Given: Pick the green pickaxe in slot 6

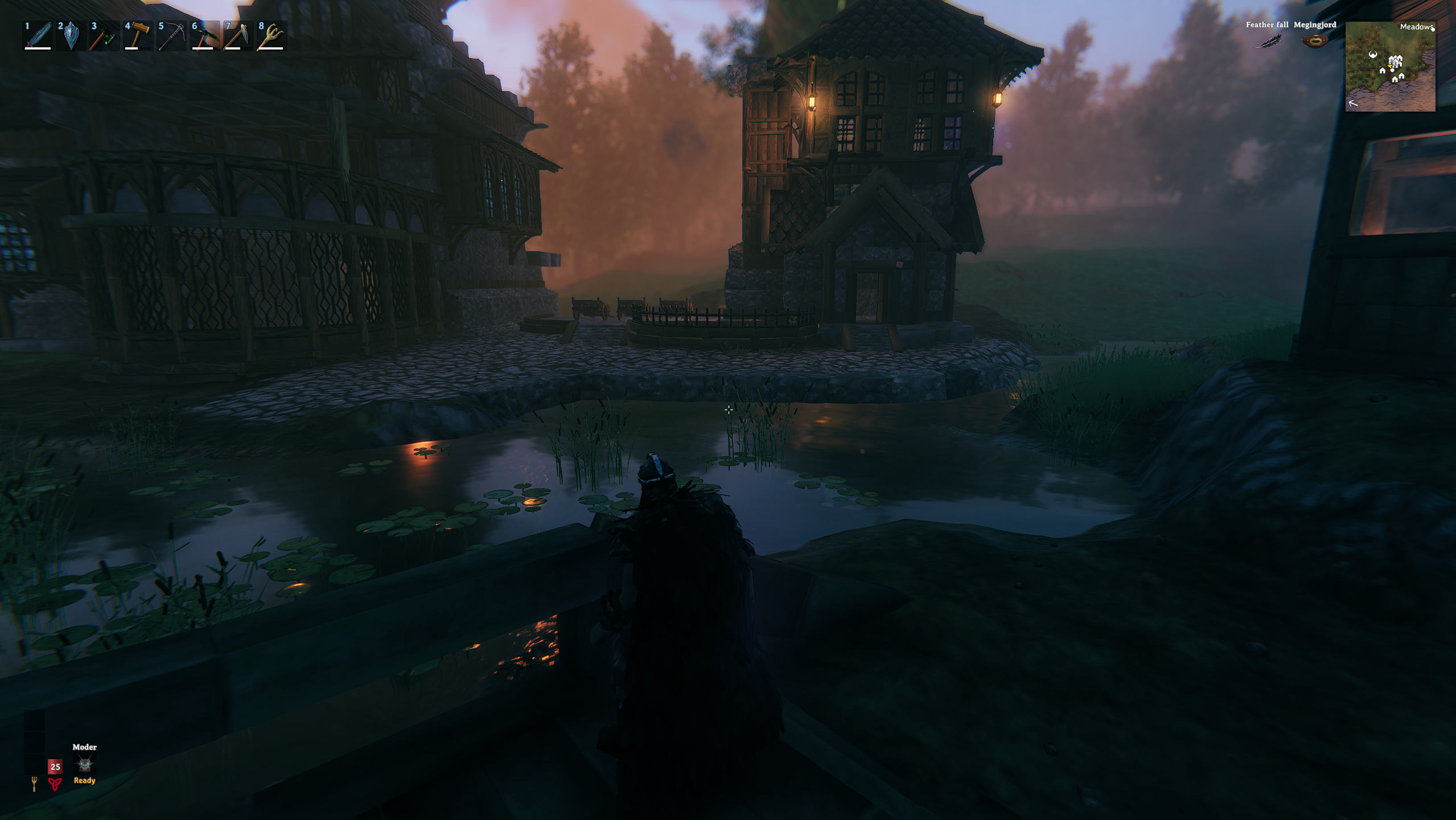Looking at the screenshot, I should click(x=204, y=36).
